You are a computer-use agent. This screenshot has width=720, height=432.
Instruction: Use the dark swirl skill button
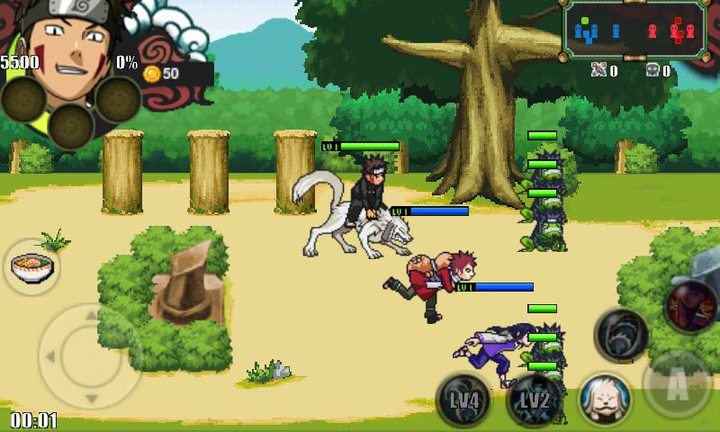(x=621, y=335)
